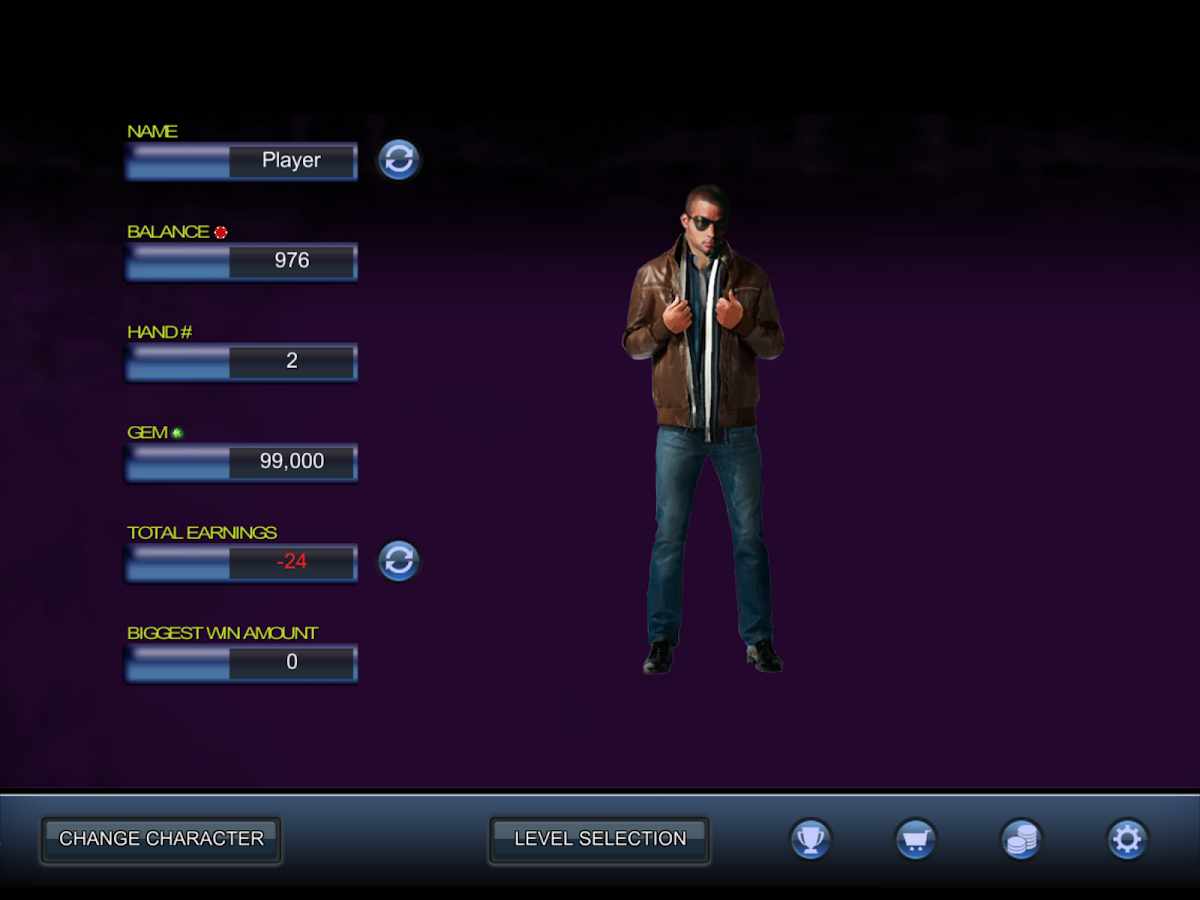
Task: Reset total earnings with the refresh icon
Action: 399,561
